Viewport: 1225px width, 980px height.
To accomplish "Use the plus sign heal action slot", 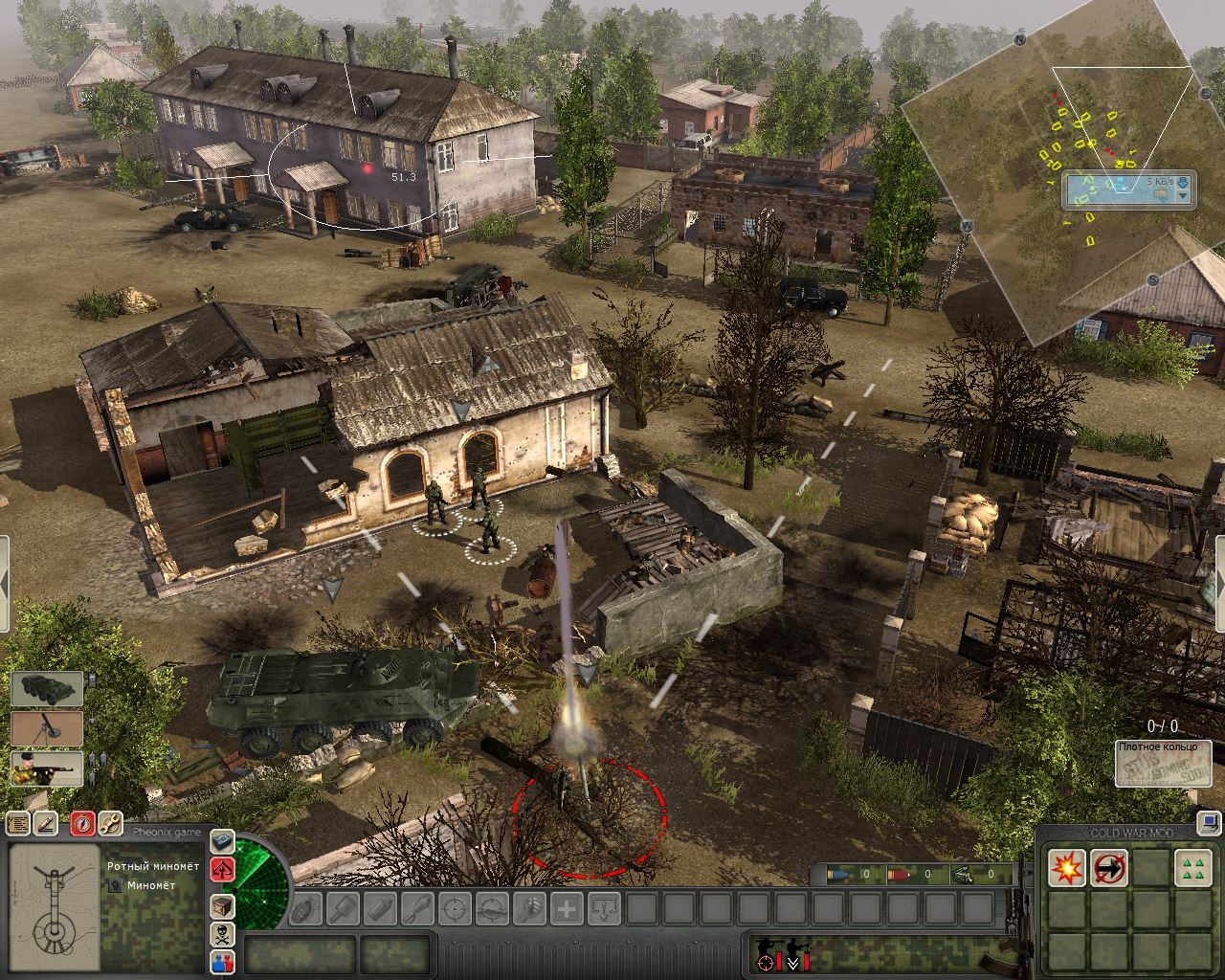I will 567,907.
